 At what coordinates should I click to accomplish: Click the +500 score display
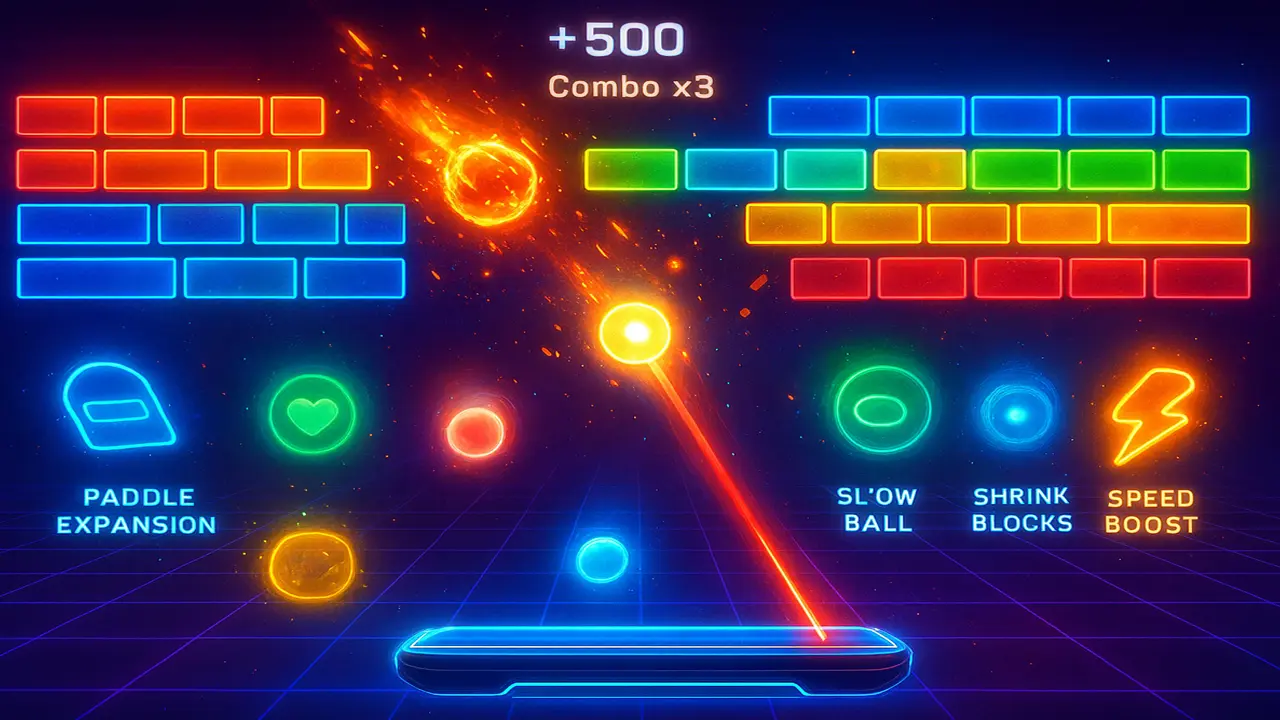click(616, 40)
